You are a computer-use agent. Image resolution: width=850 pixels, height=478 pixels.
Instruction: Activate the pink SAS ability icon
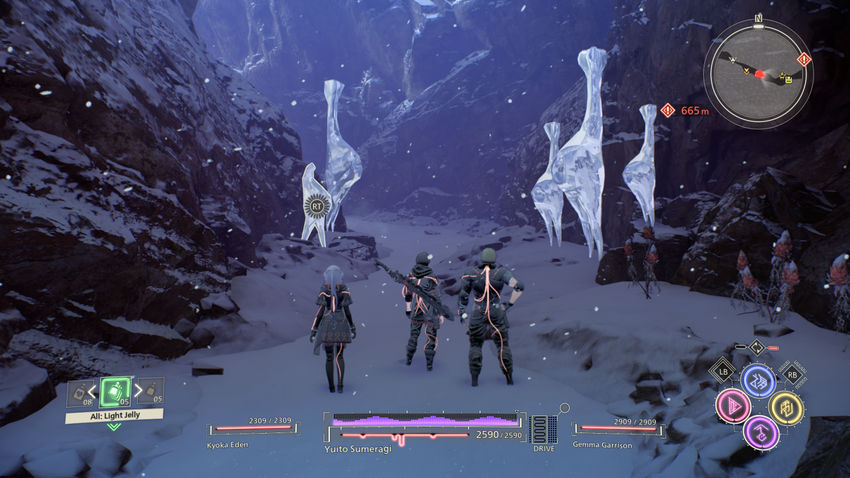point(732,406)
